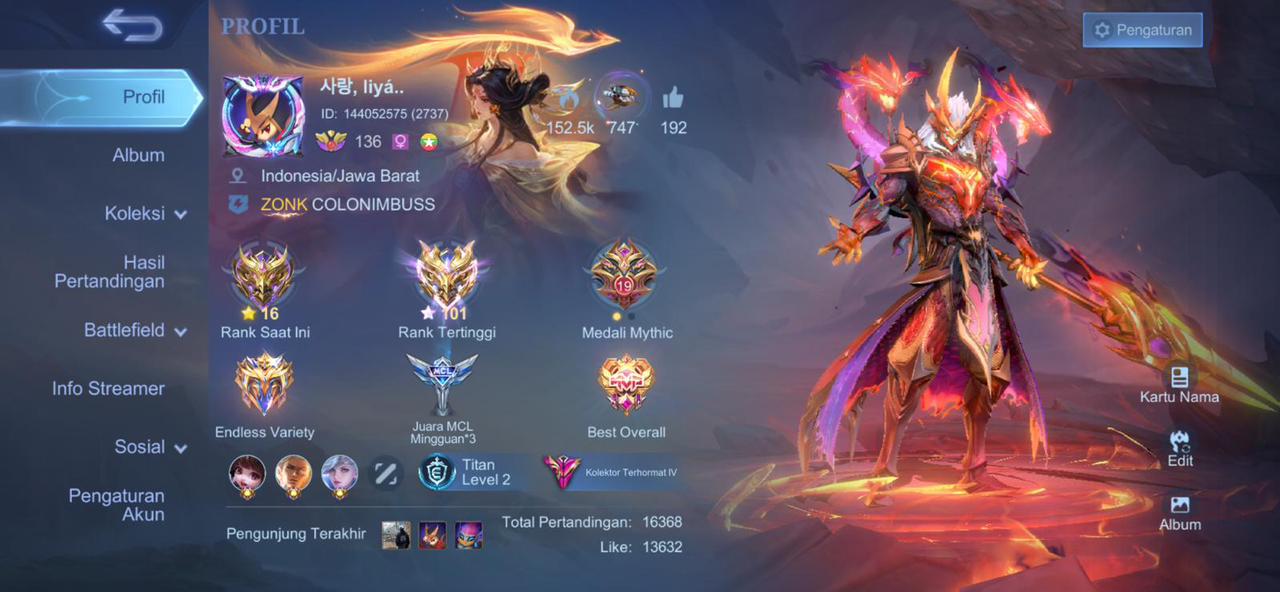View the Rank Tertinggi badge
Image resolution: width=1280 pixels, height=592 pixels.
coord(446,278)
